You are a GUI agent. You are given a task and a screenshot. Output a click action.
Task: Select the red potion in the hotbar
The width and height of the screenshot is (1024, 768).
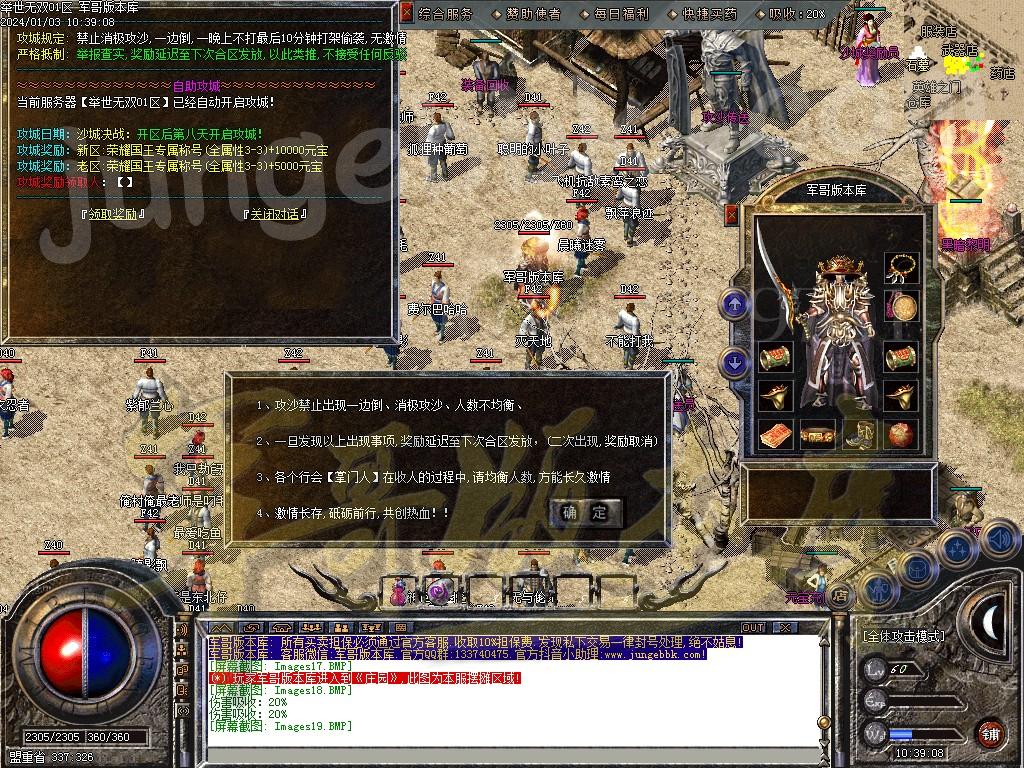tap(400, 590)
